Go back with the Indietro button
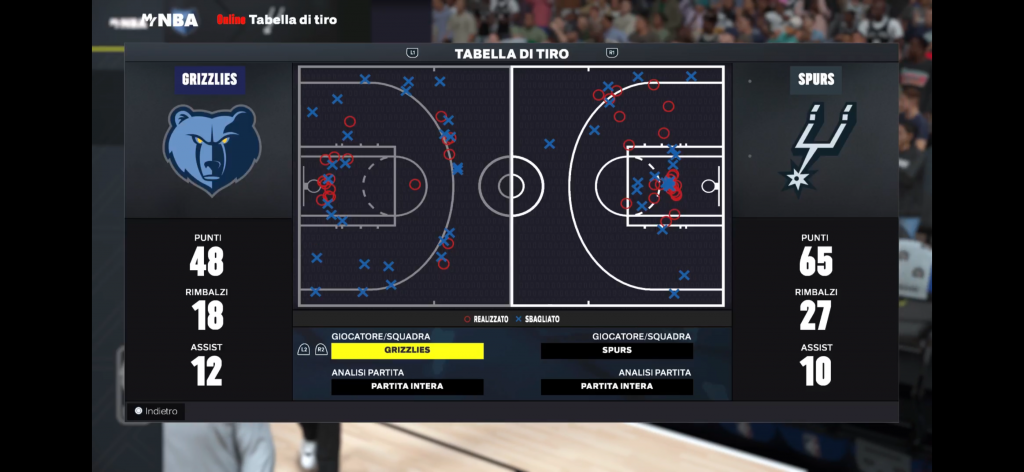The width and height of the screenshot is (1024, 472). (x=156, y=411)
